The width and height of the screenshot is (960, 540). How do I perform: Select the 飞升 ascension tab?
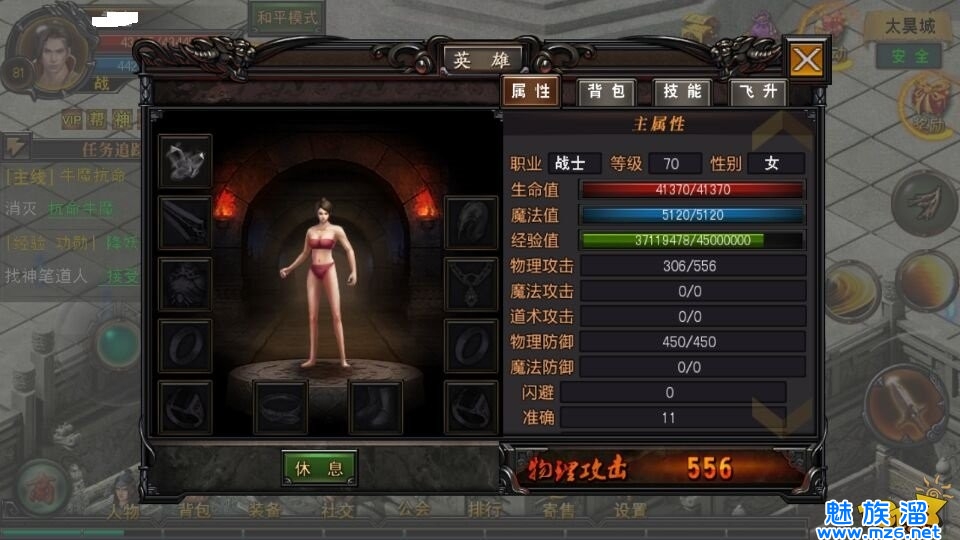coord(758,92)
